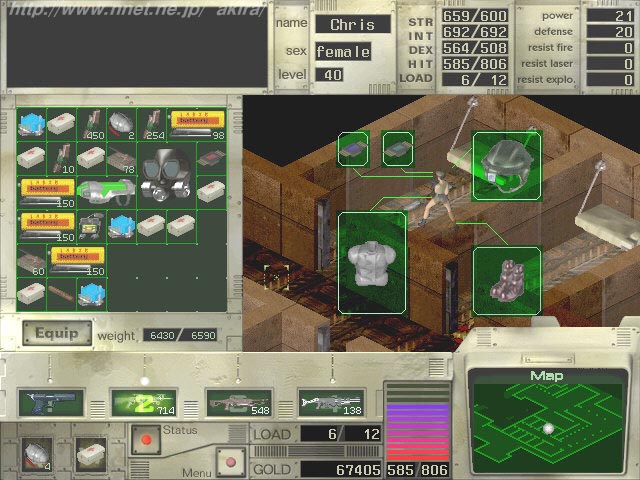Select the equipped helmet slot
640x480 pixels.
(x=507, y=164)
